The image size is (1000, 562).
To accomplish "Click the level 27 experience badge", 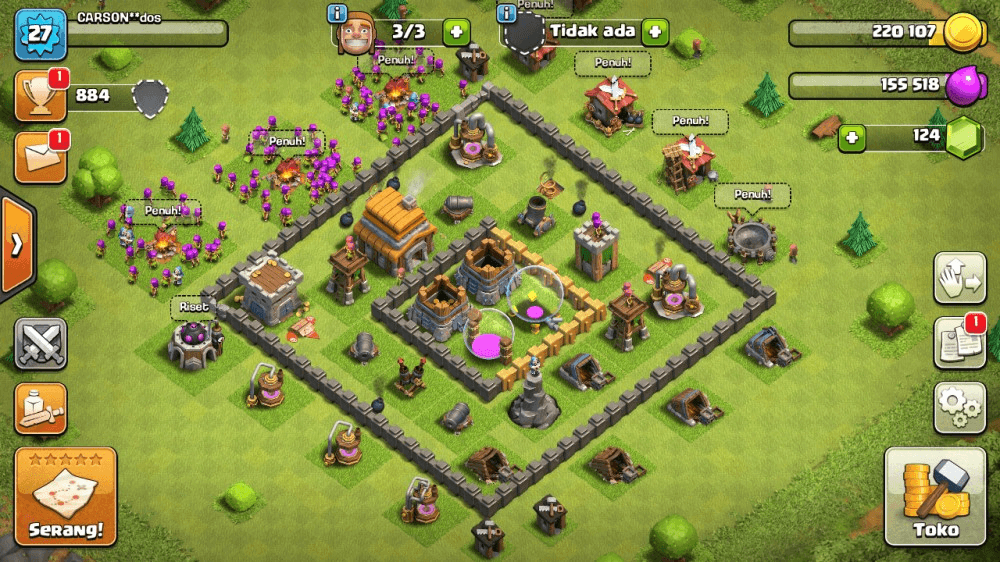I will [x=39, y=35].
